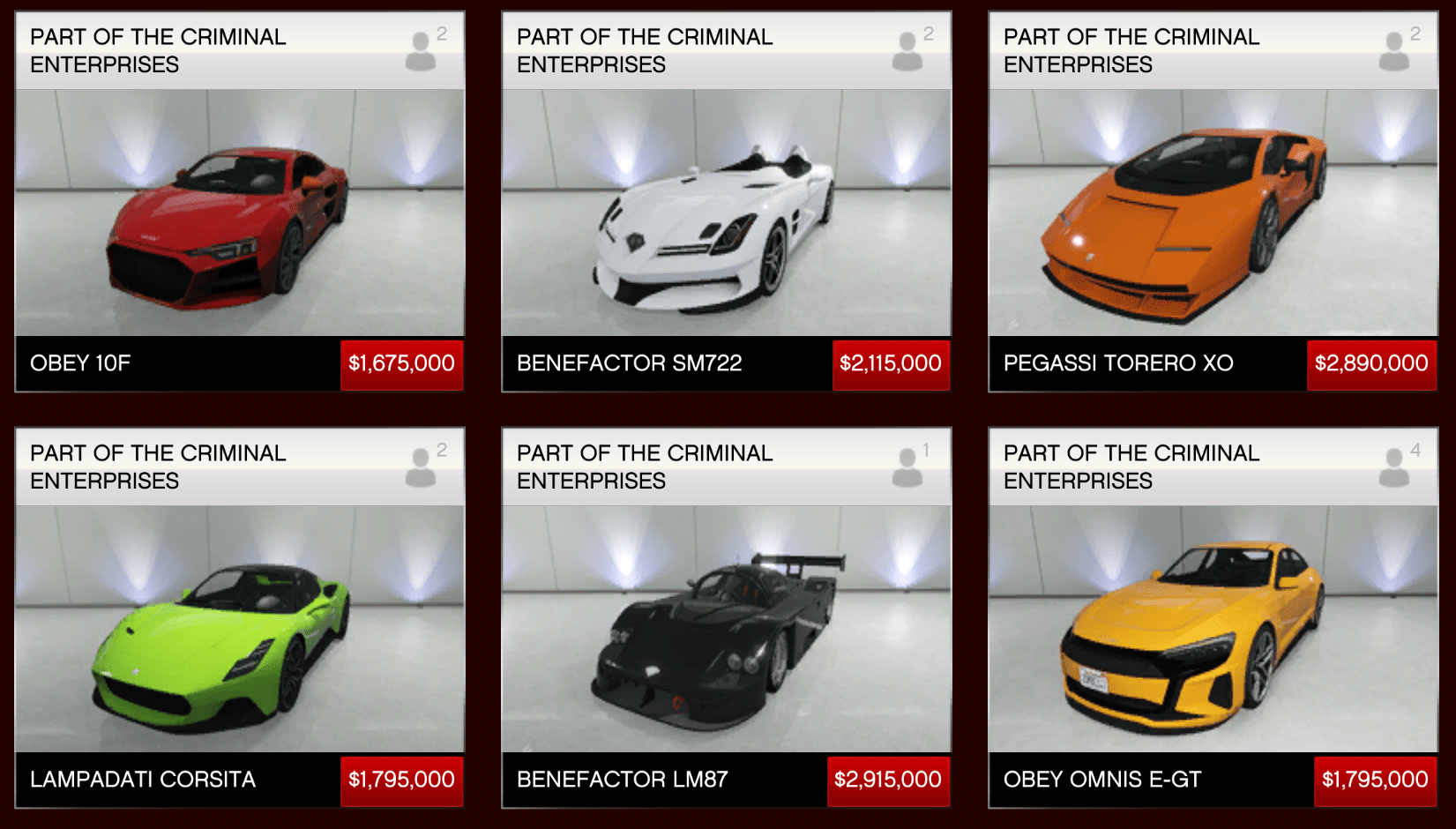Click the CRIMINAL ENTERPRISES banner above the orange Torero
The height and width of the screenshot is (829, 1456).
(x=1130, y=50)
